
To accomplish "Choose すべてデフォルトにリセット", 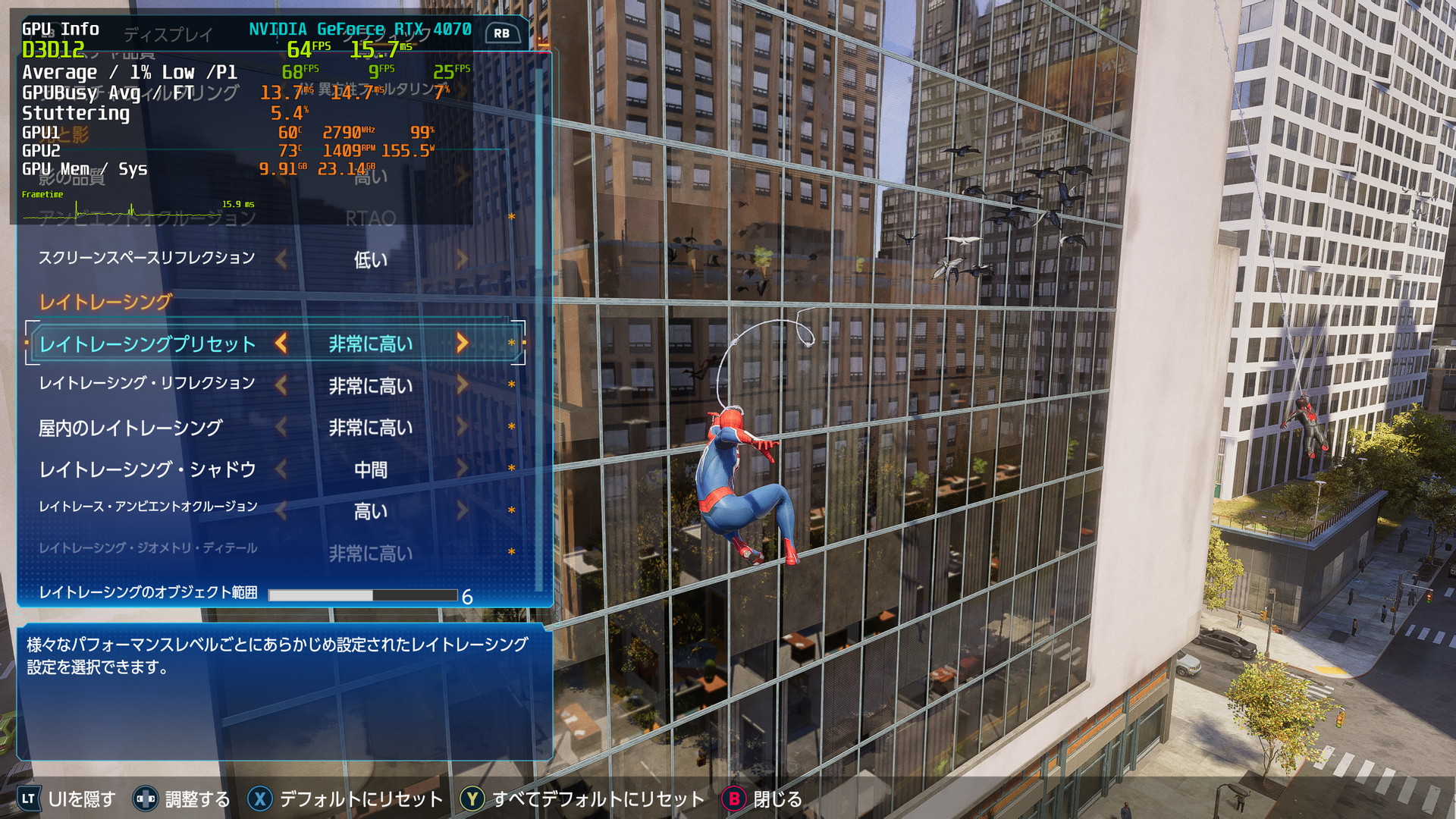I will tap(582, 799).
